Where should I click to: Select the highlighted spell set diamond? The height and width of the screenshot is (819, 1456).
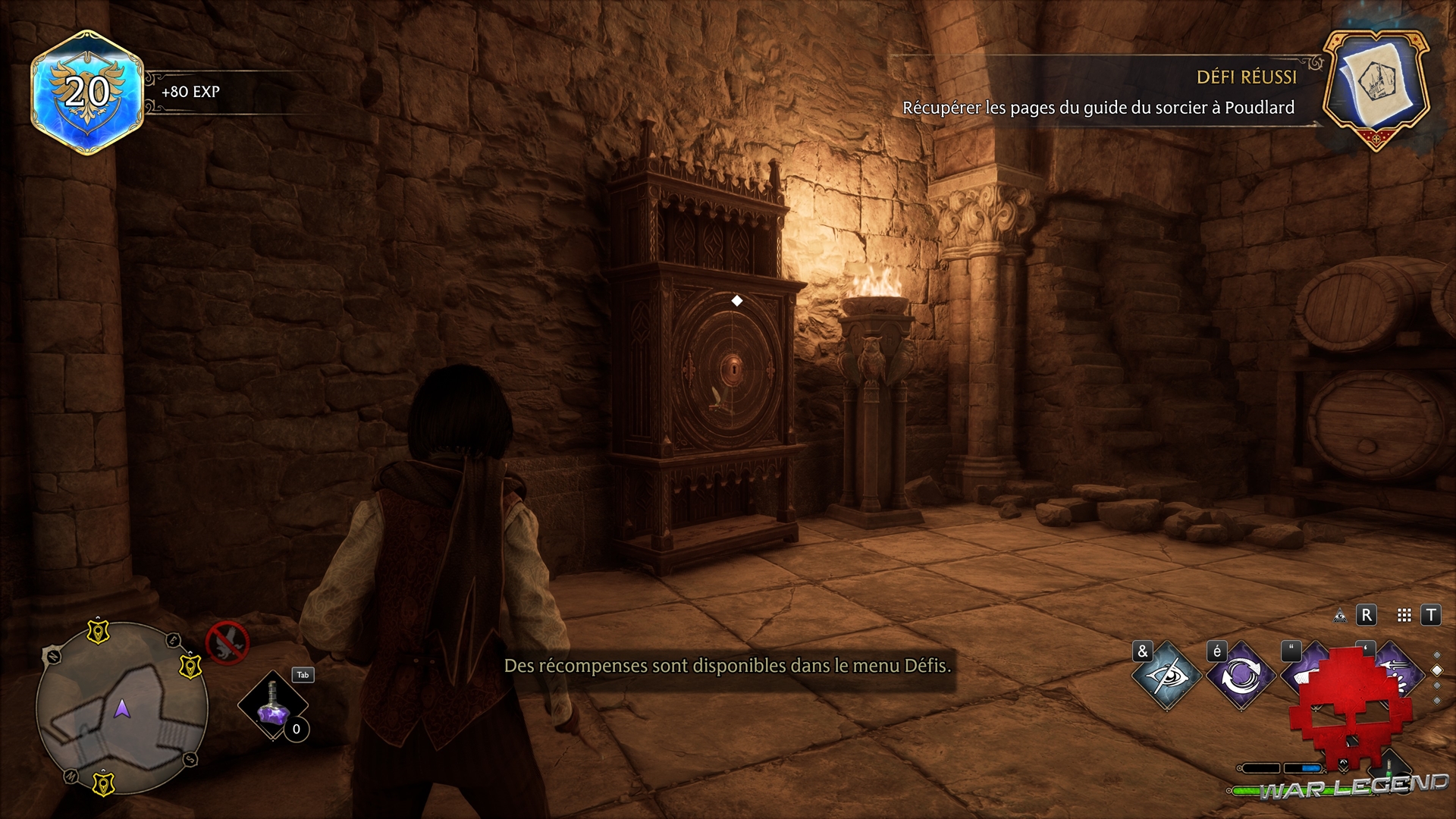pyautogui.click(x=1436, y=670)
